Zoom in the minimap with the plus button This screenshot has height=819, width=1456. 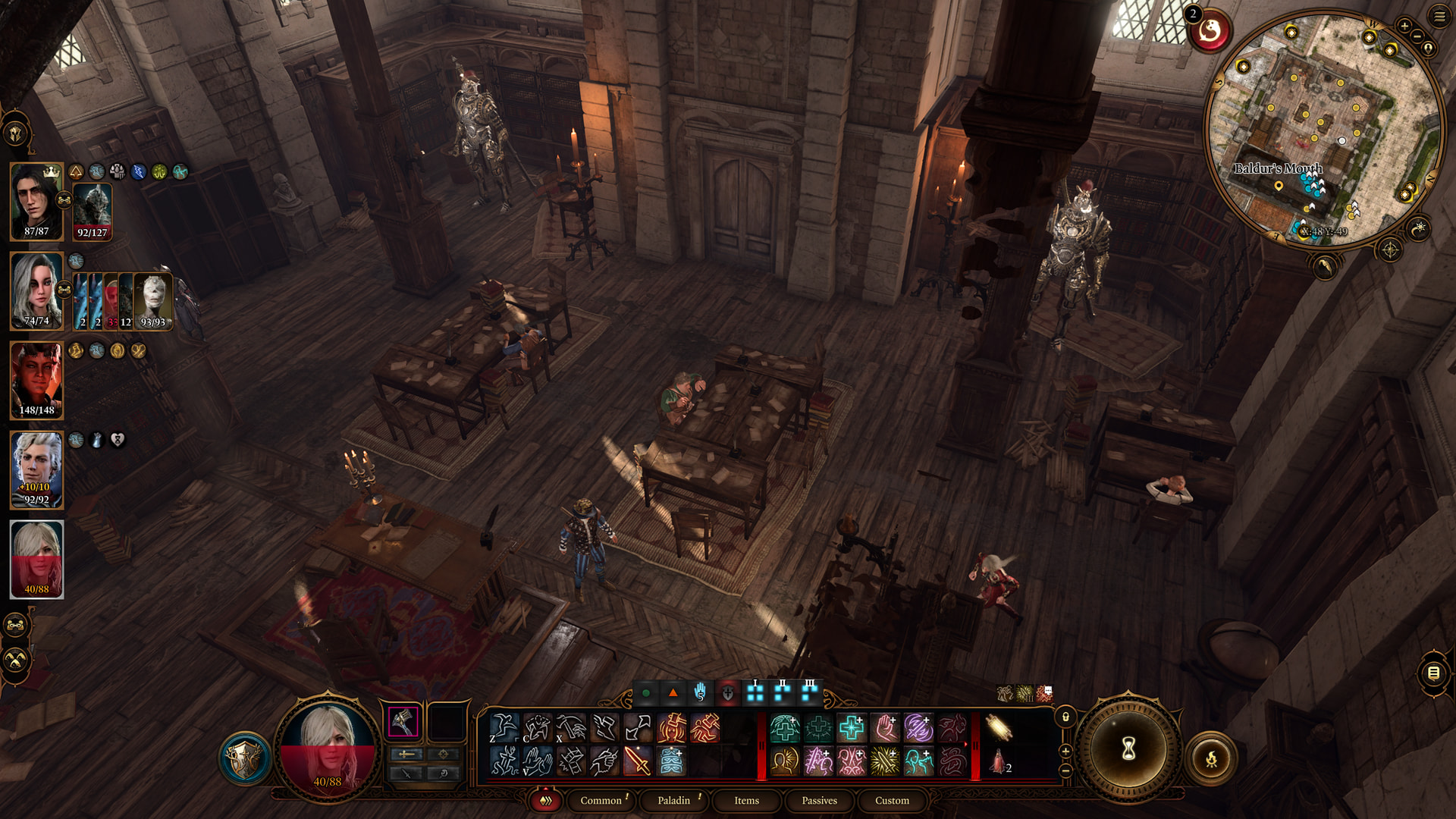pos(1404,26)
